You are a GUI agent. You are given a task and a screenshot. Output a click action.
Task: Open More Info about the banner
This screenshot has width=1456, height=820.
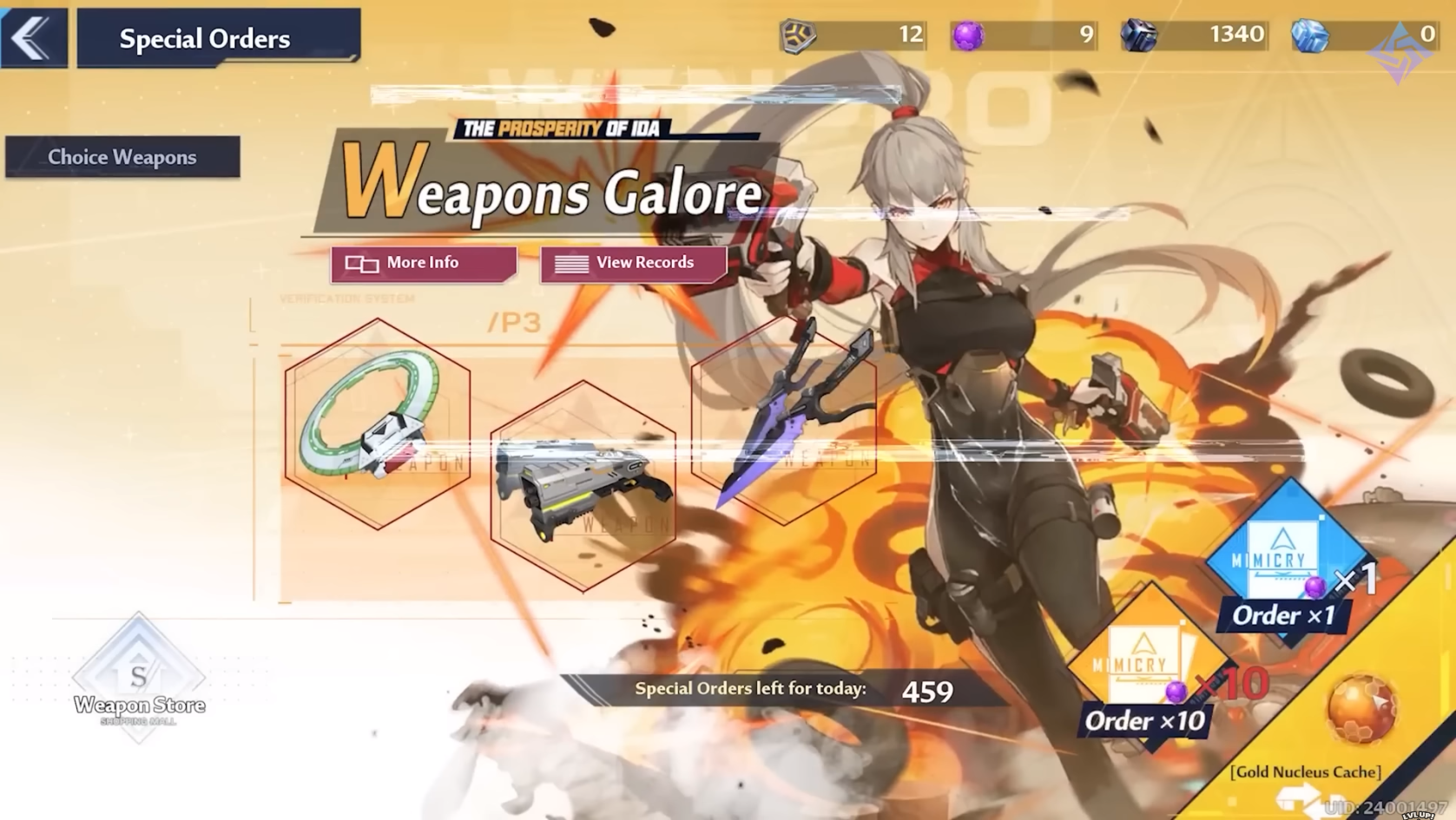click(423, 263)
